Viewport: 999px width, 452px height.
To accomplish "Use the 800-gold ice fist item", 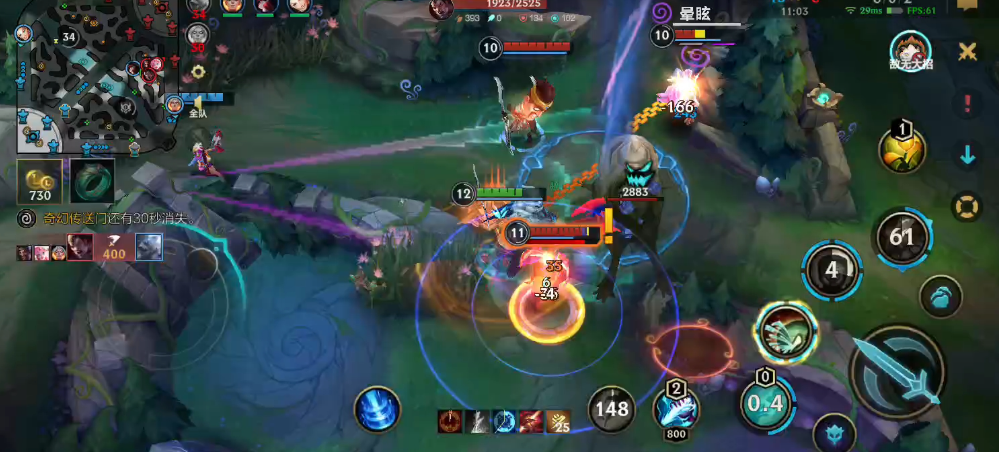I will (677, 409).
